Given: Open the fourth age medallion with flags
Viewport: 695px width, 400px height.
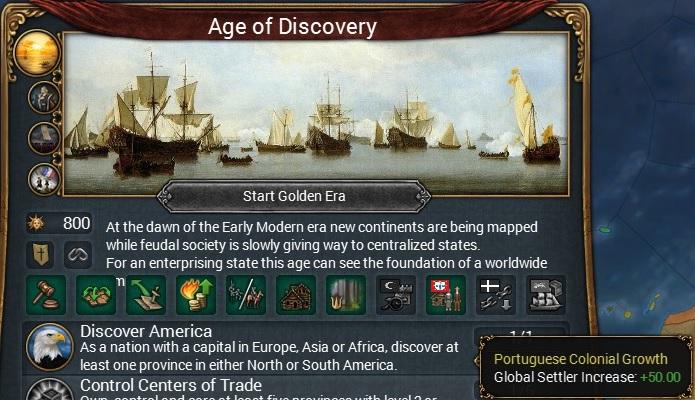Looking at the screenshot, I should coord(45,179).
